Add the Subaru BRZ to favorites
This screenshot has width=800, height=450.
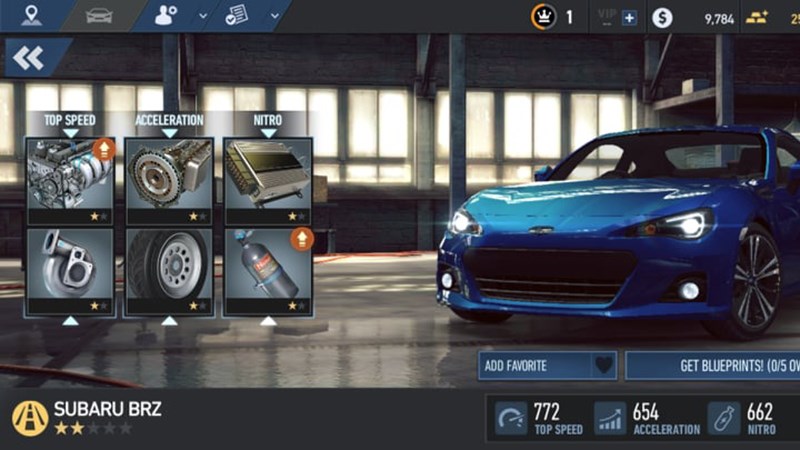tap(547, 366)
